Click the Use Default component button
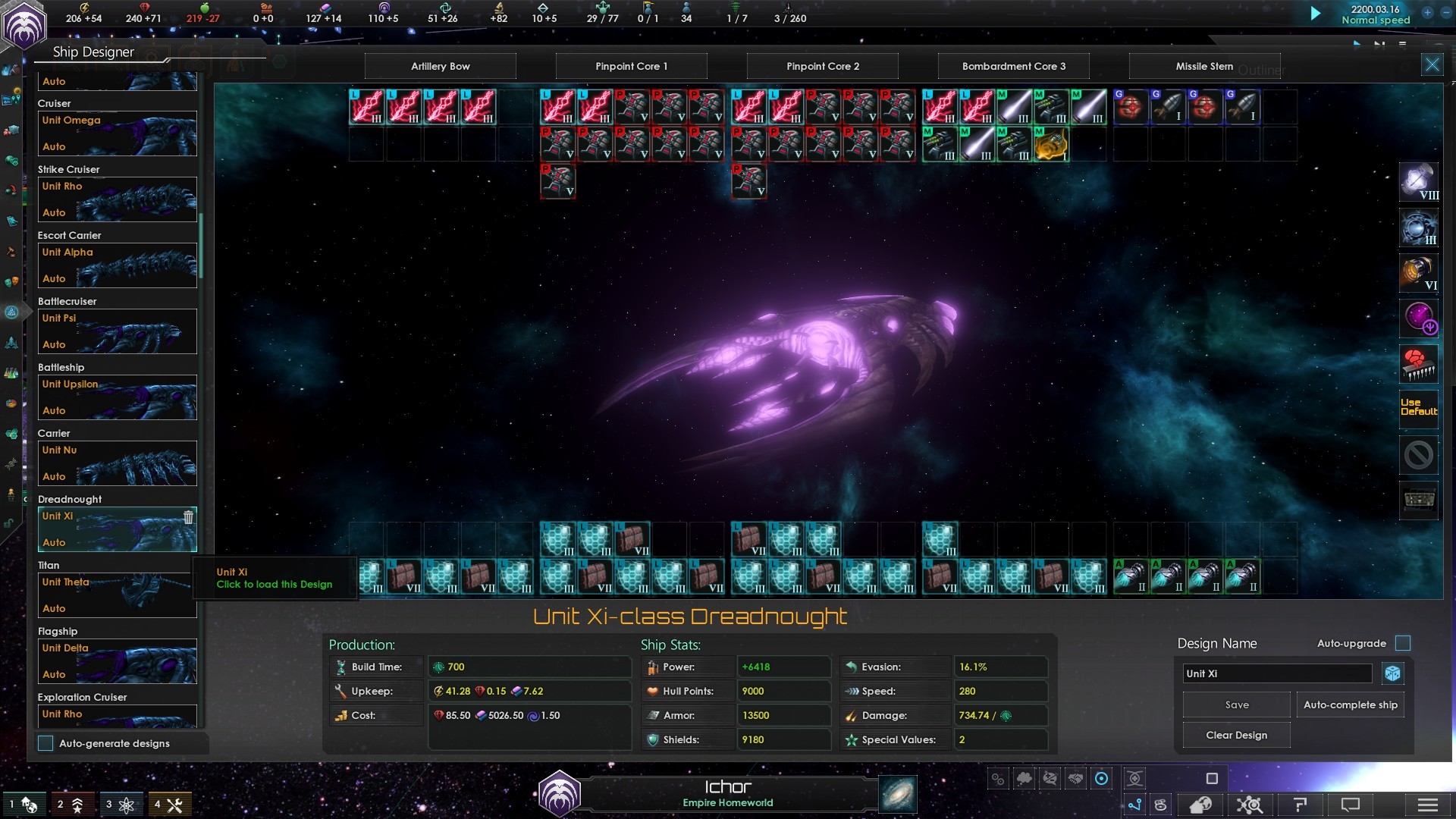 click(1418, 408)
